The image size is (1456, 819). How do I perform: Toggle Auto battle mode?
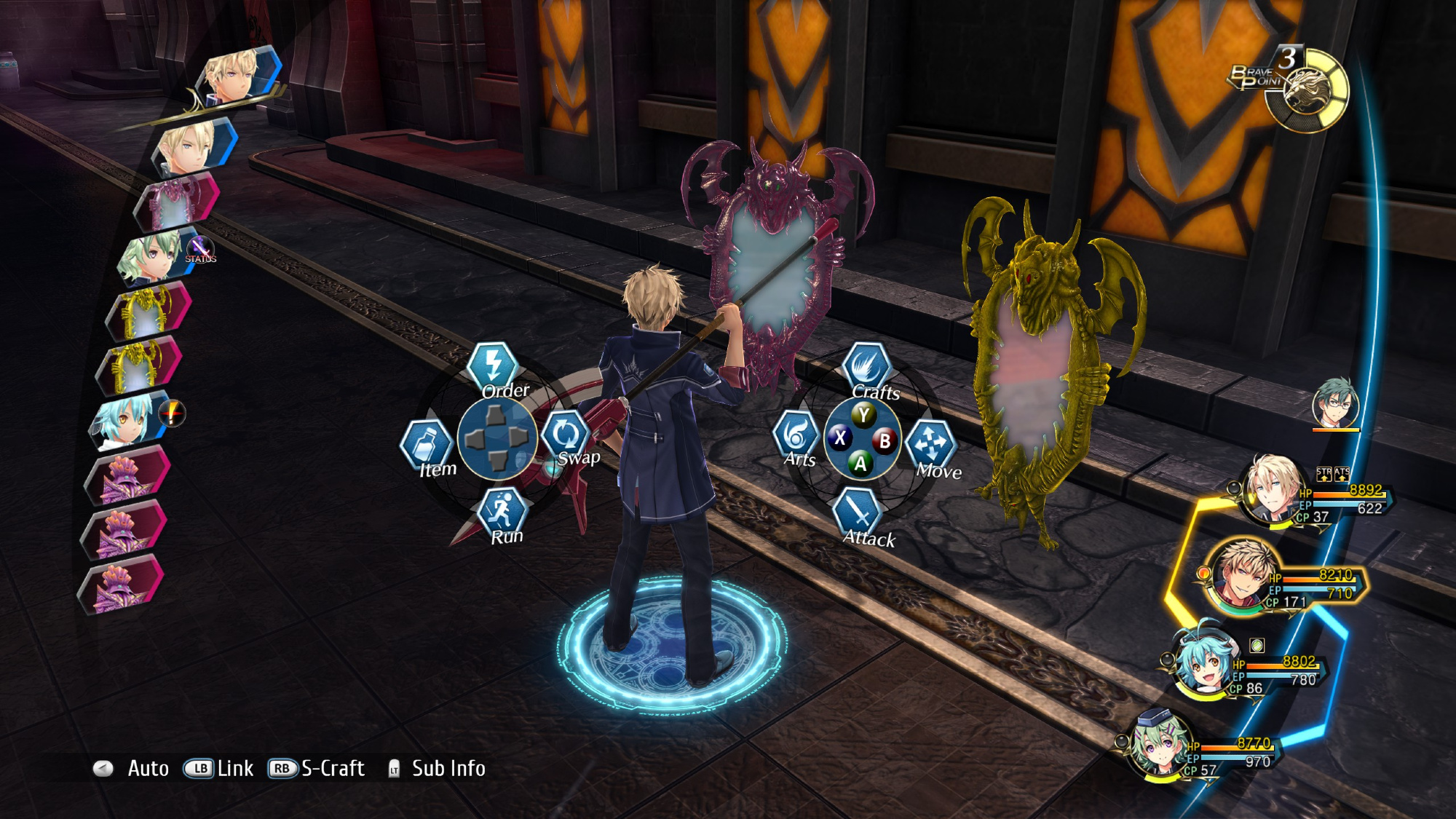(x=132, y=769)
